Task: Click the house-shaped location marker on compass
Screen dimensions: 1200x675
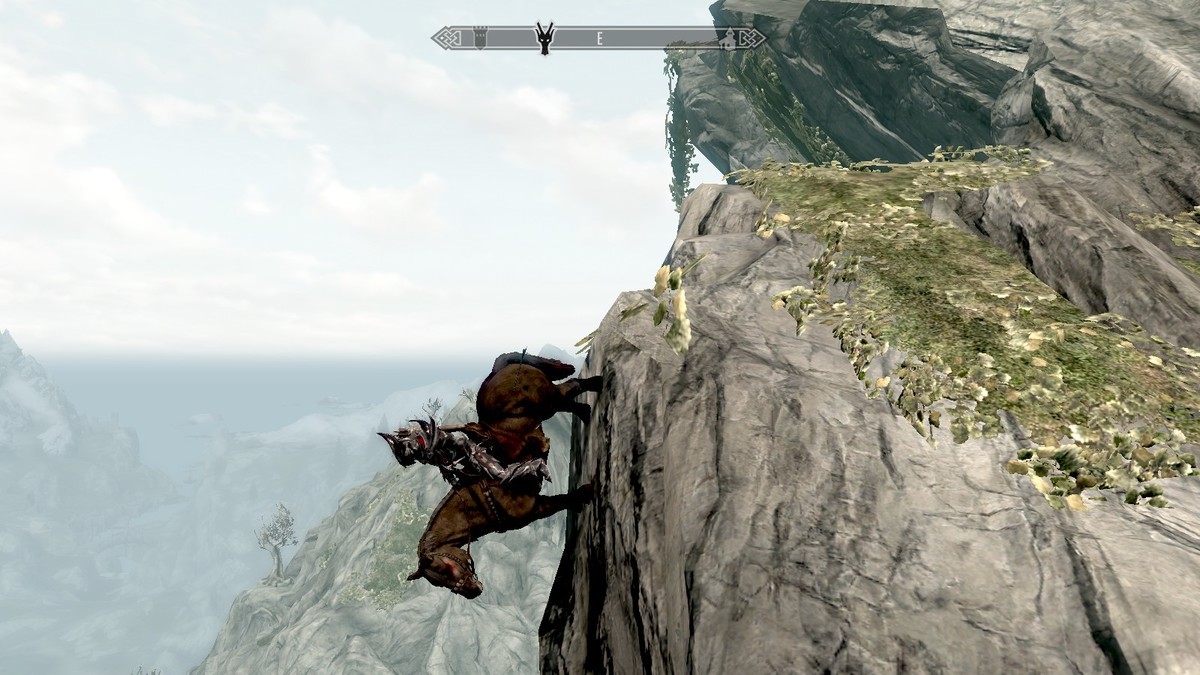Action: coord(728,39)
